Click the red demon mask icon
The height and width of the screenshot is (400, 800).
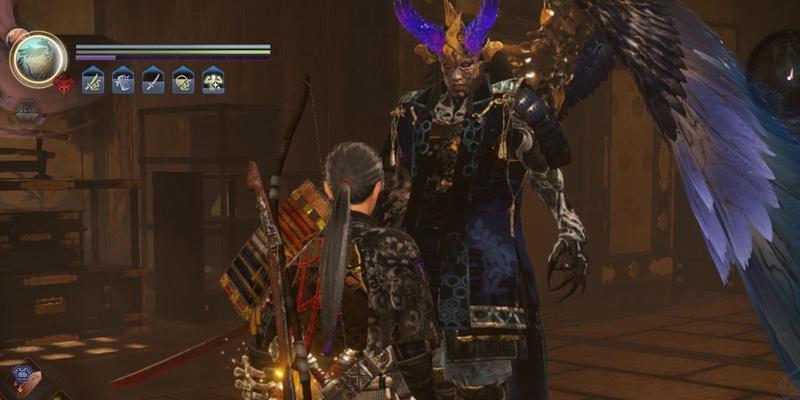click(65, 84)
